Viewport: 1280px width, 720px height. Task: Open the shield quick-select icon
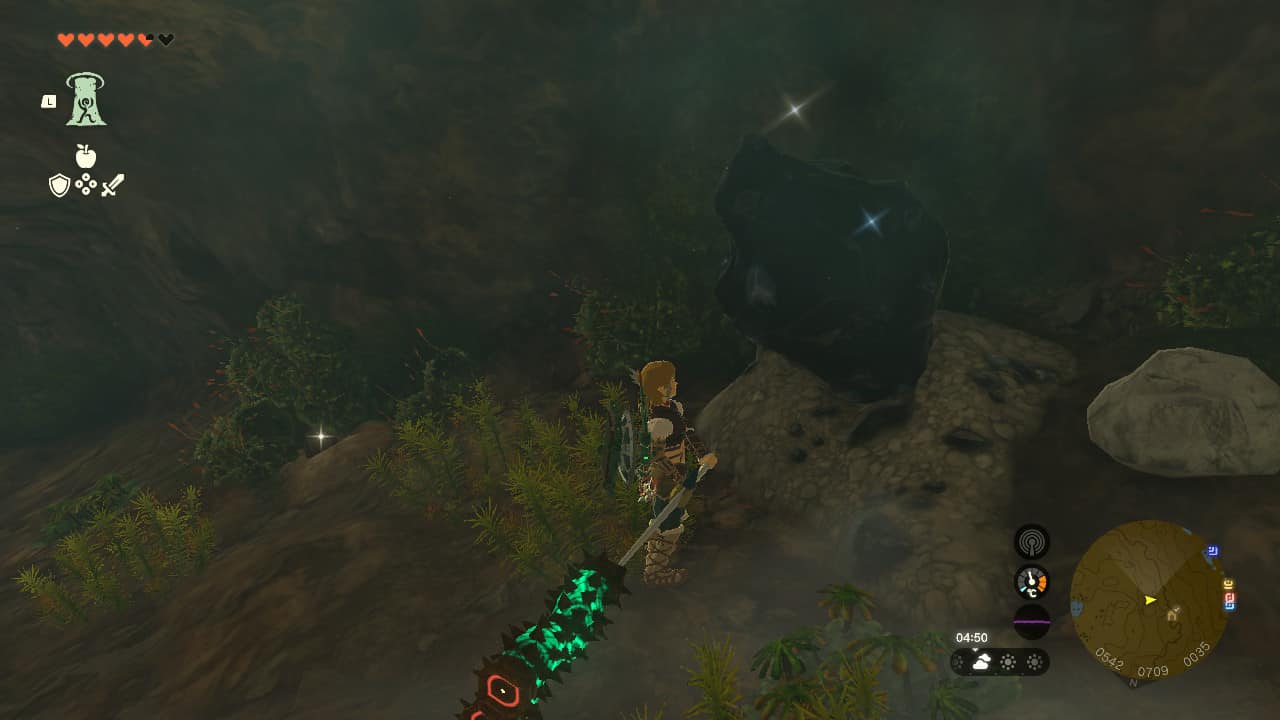coord(59,185)
